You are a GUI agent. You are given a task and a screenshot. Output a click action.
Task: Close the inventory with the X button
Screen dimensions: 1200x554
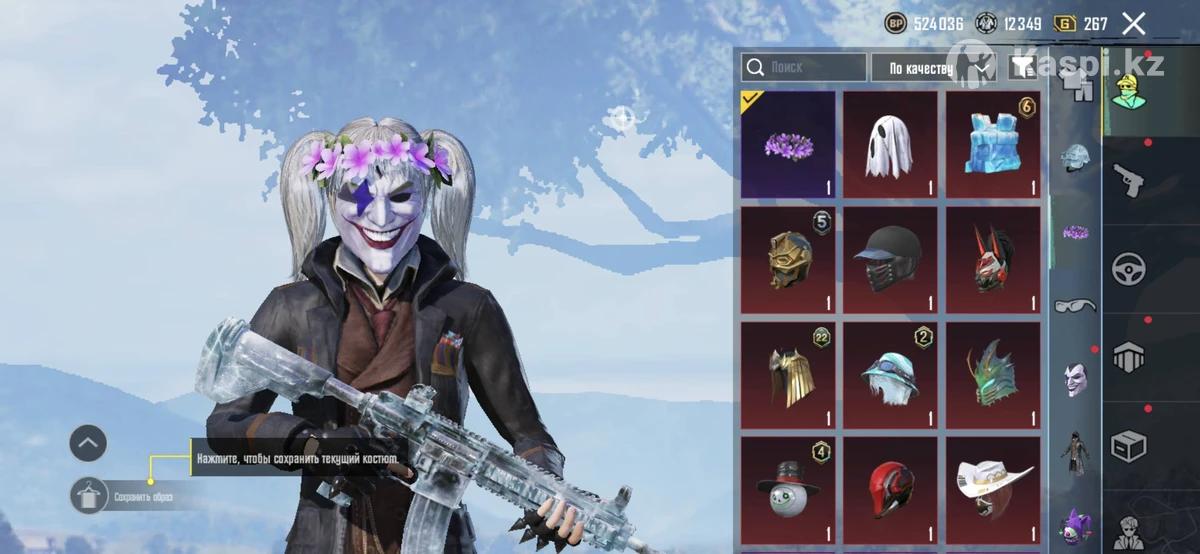point(1133,24)
